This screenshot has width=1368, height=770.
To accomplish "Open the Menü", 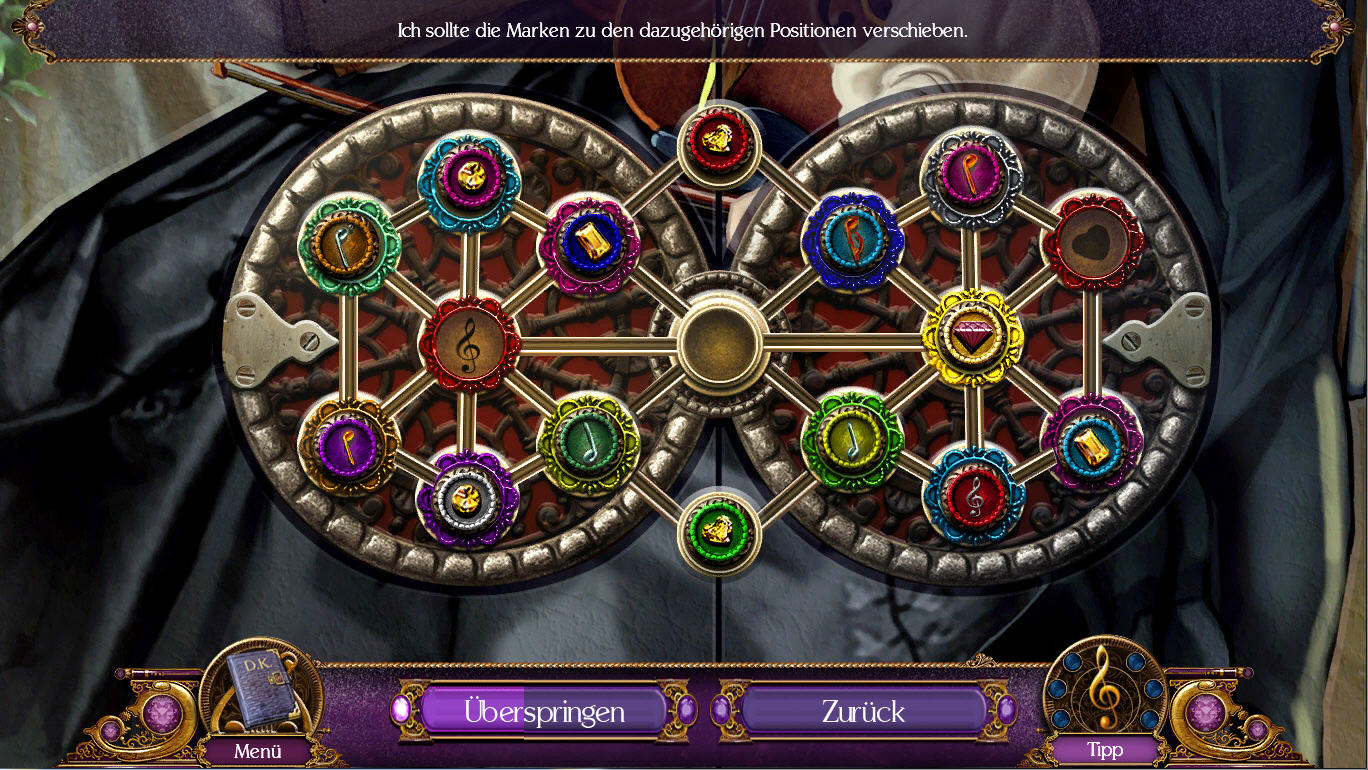I will point(258,750).
